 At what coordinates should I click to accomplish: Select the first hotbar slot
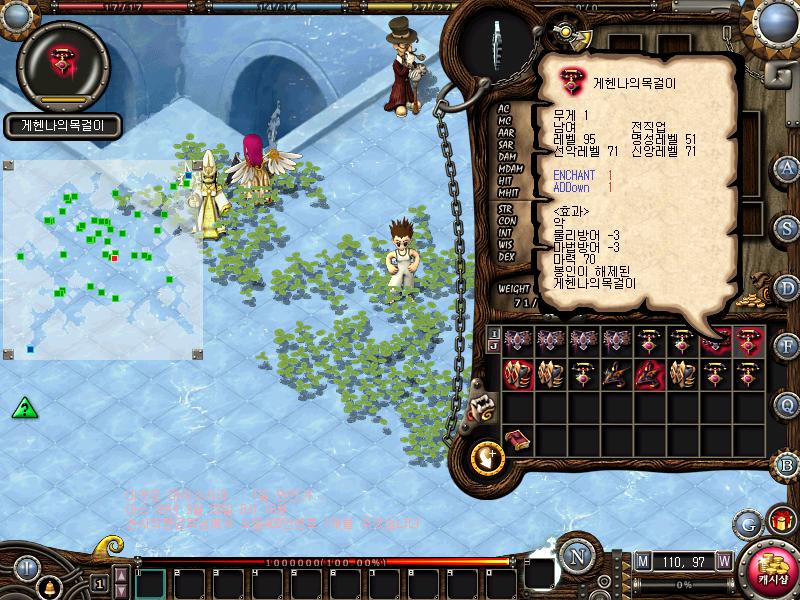(150, 583)
